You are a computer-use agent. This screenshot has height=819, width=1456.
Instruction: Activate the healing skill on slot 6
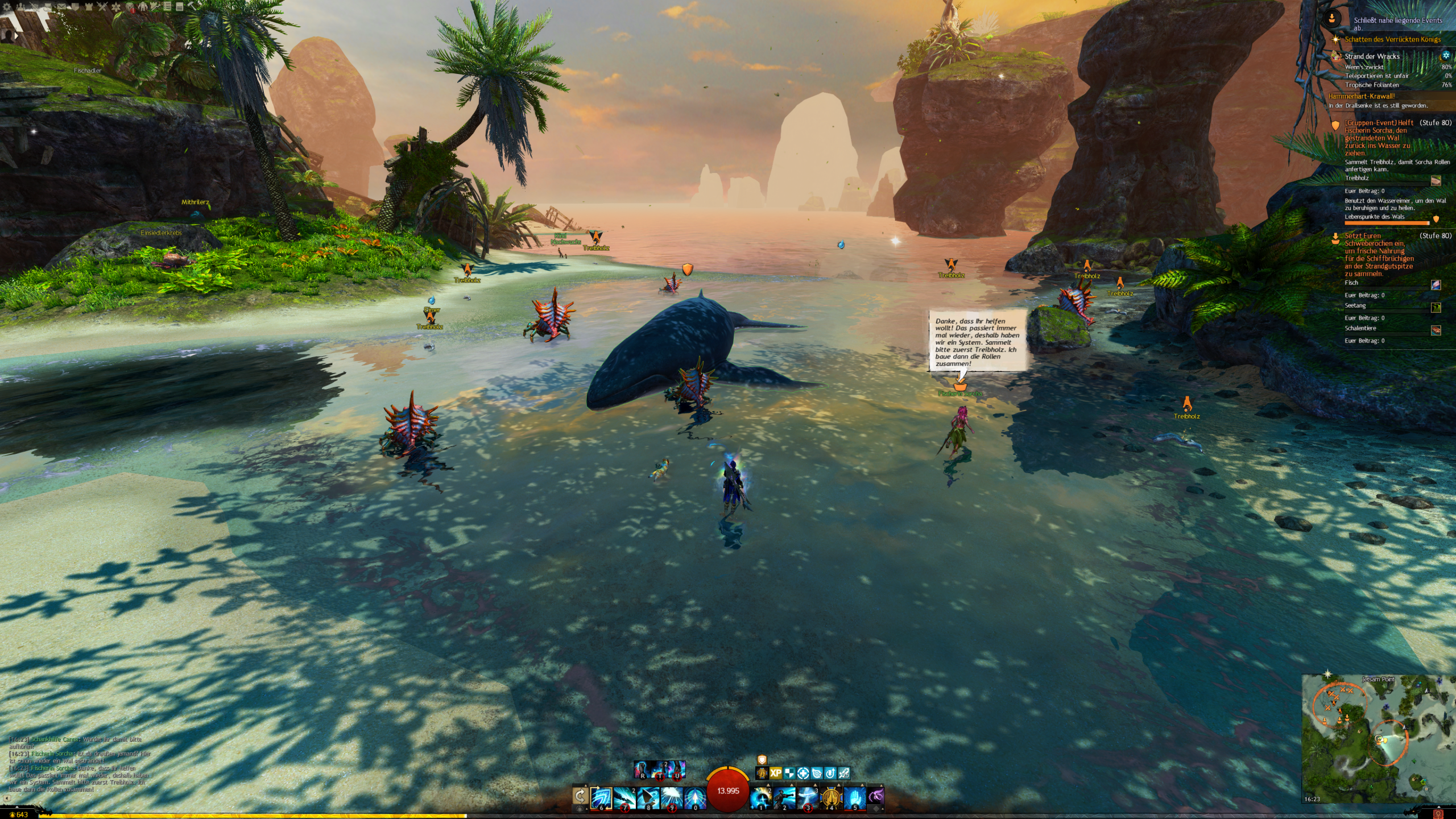click(601, 797)
